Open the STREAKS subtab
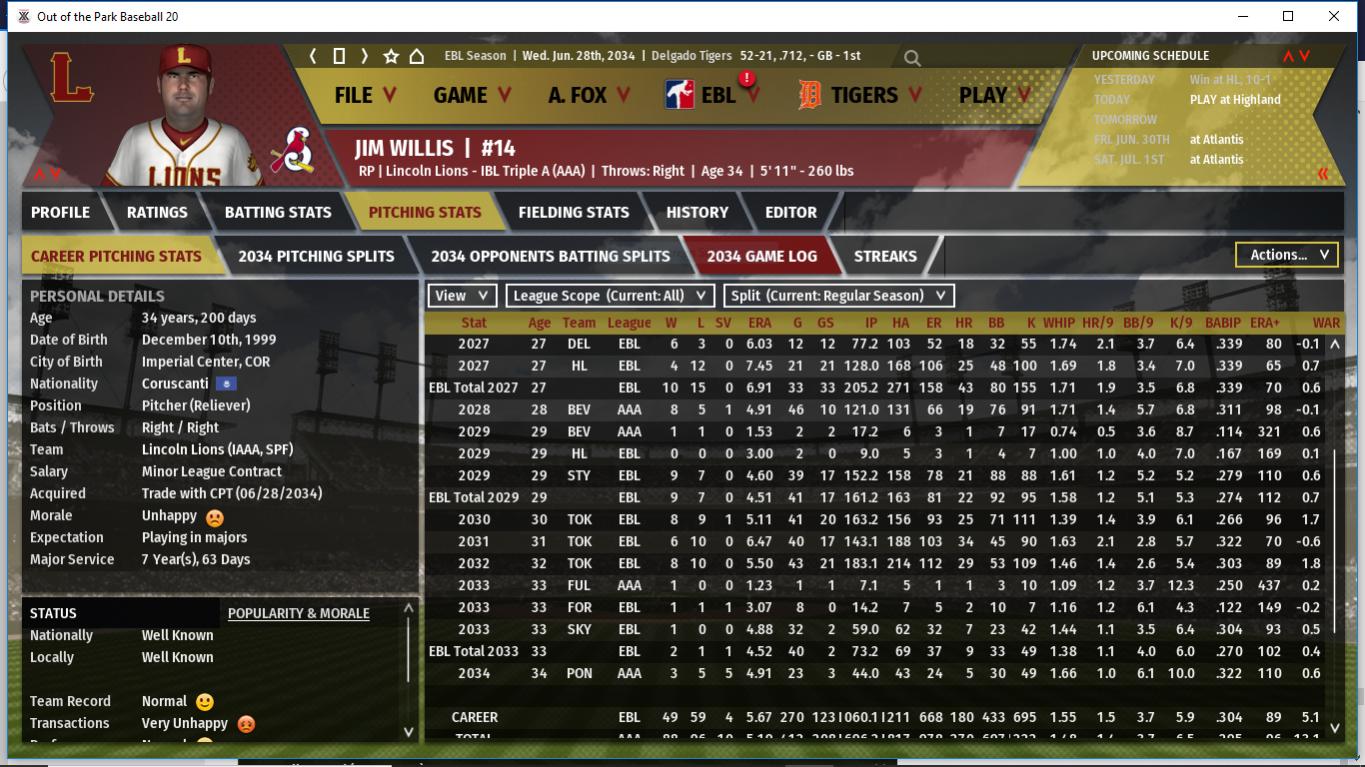 pyautogui.click(x=885, y=256)
